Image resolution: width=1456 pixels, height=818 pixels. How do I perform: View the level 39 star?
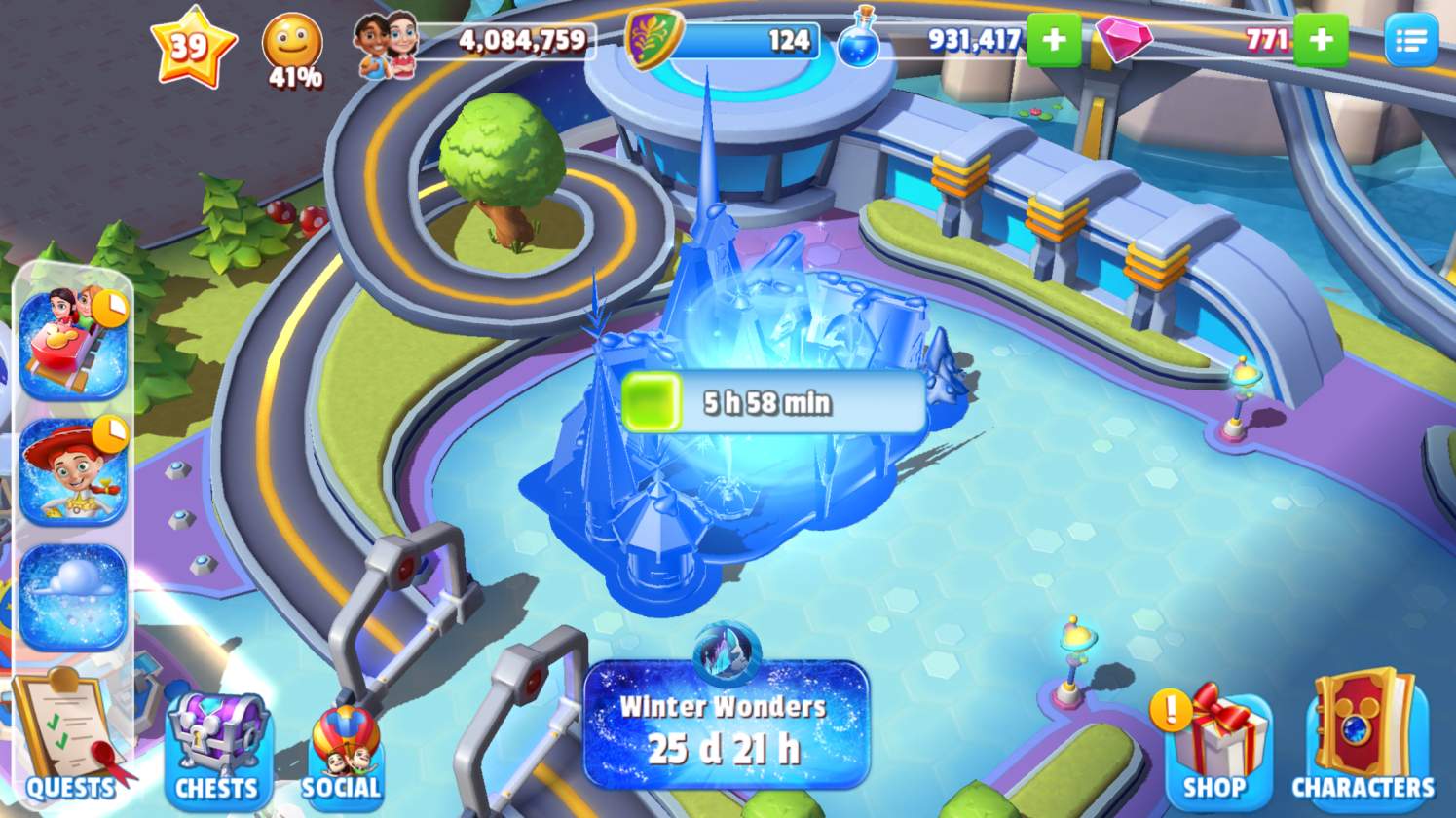192,46
